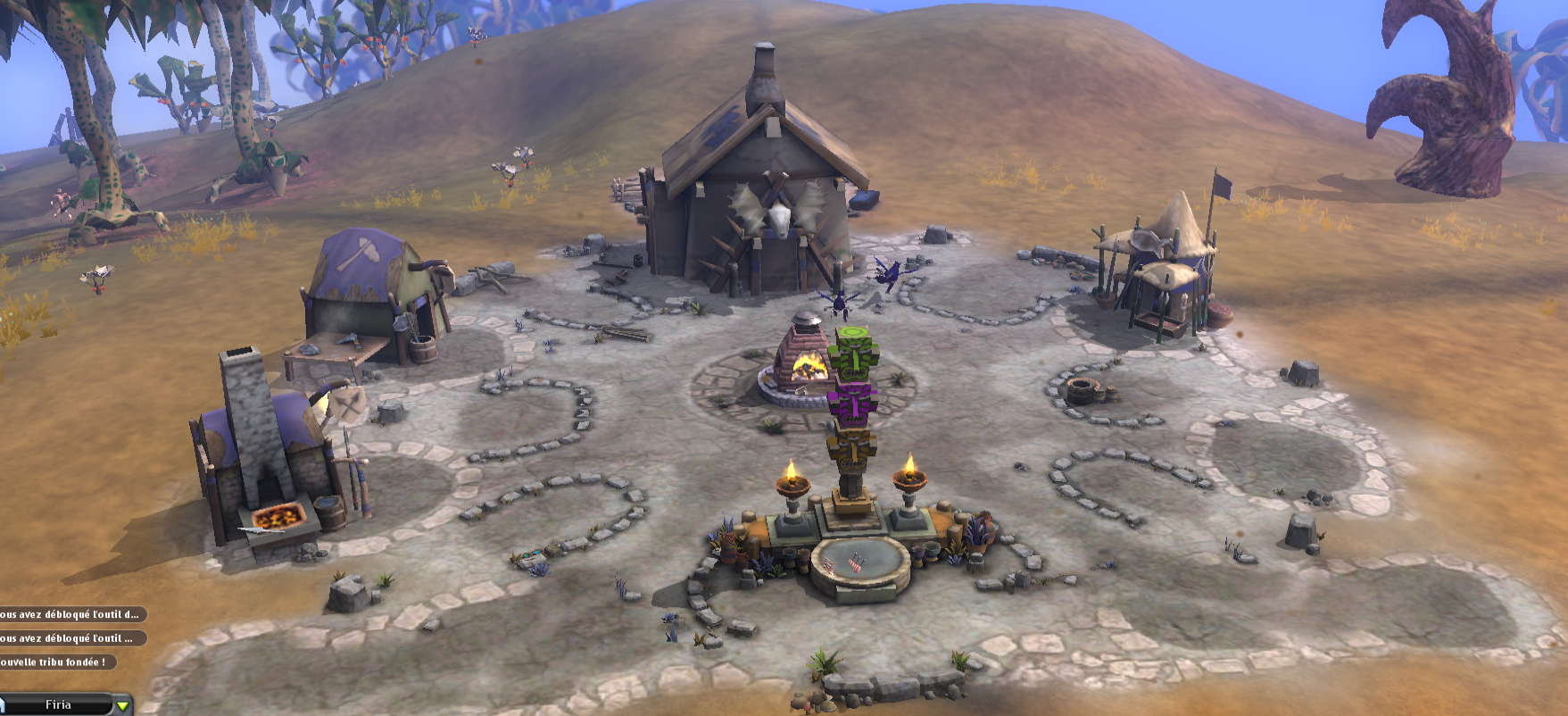
Task: Click the green arrow beside Firia
Action: pyautogui.click(x=123, y=706)
